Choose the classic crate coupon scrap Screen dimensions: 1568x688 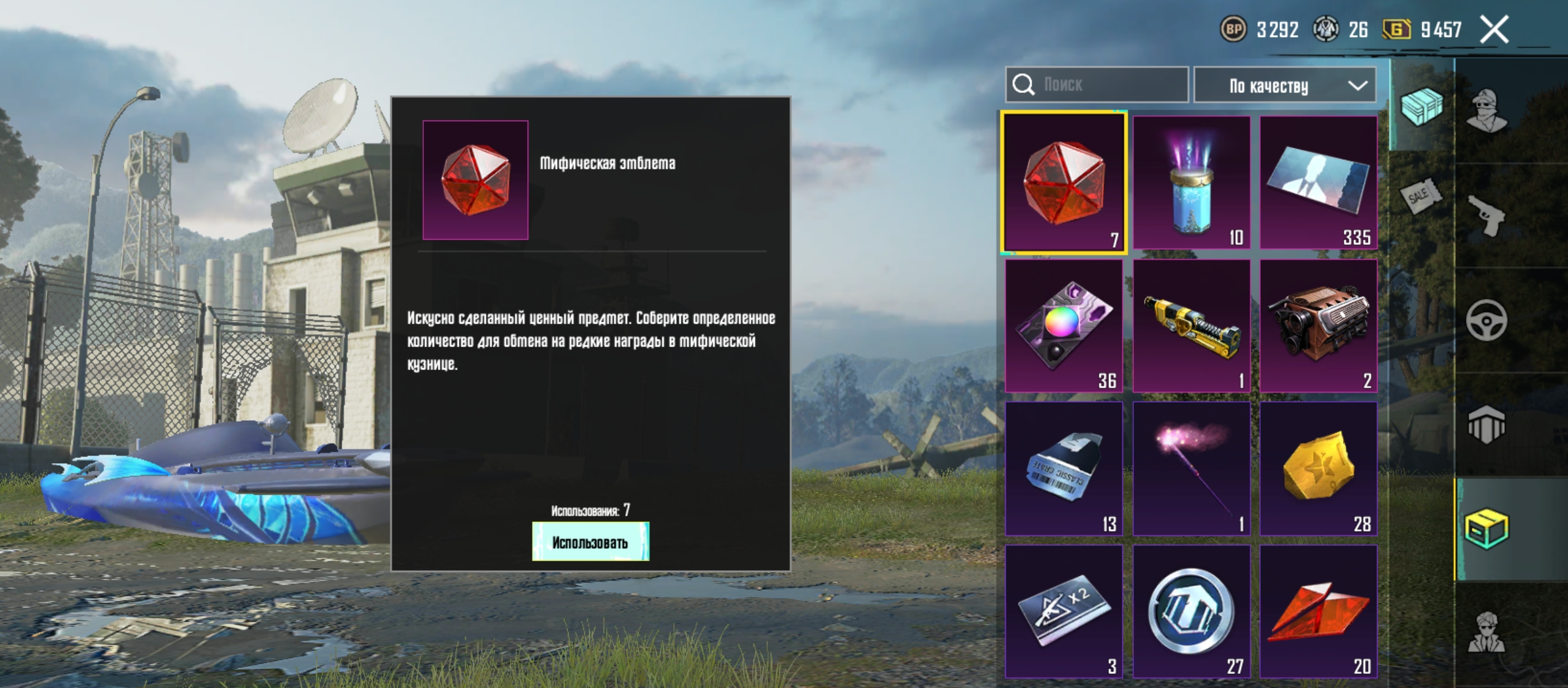pos(1063,468)
